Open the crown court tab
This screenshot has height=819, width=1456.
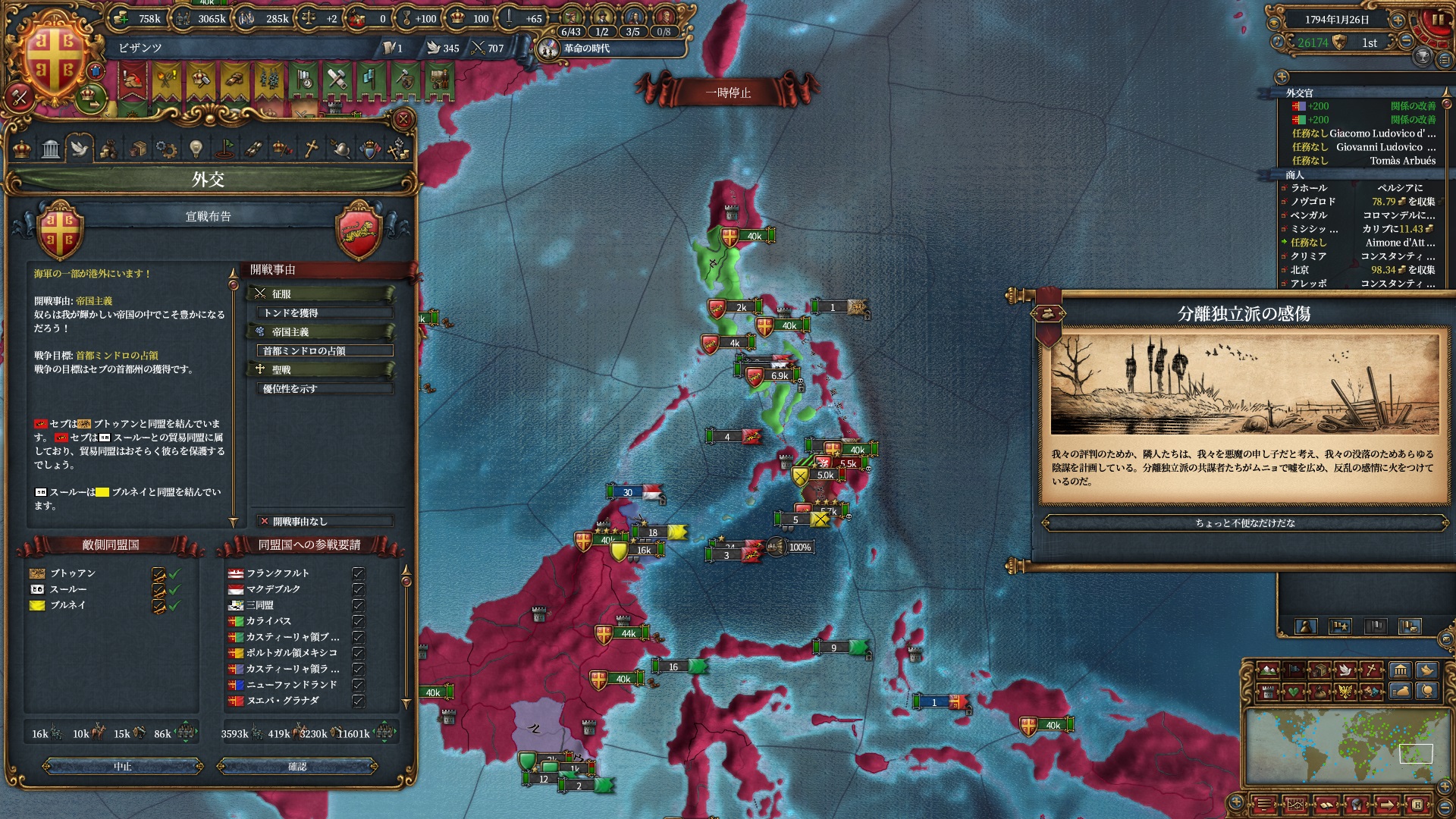pyautogui.click(x=22, y=149)
